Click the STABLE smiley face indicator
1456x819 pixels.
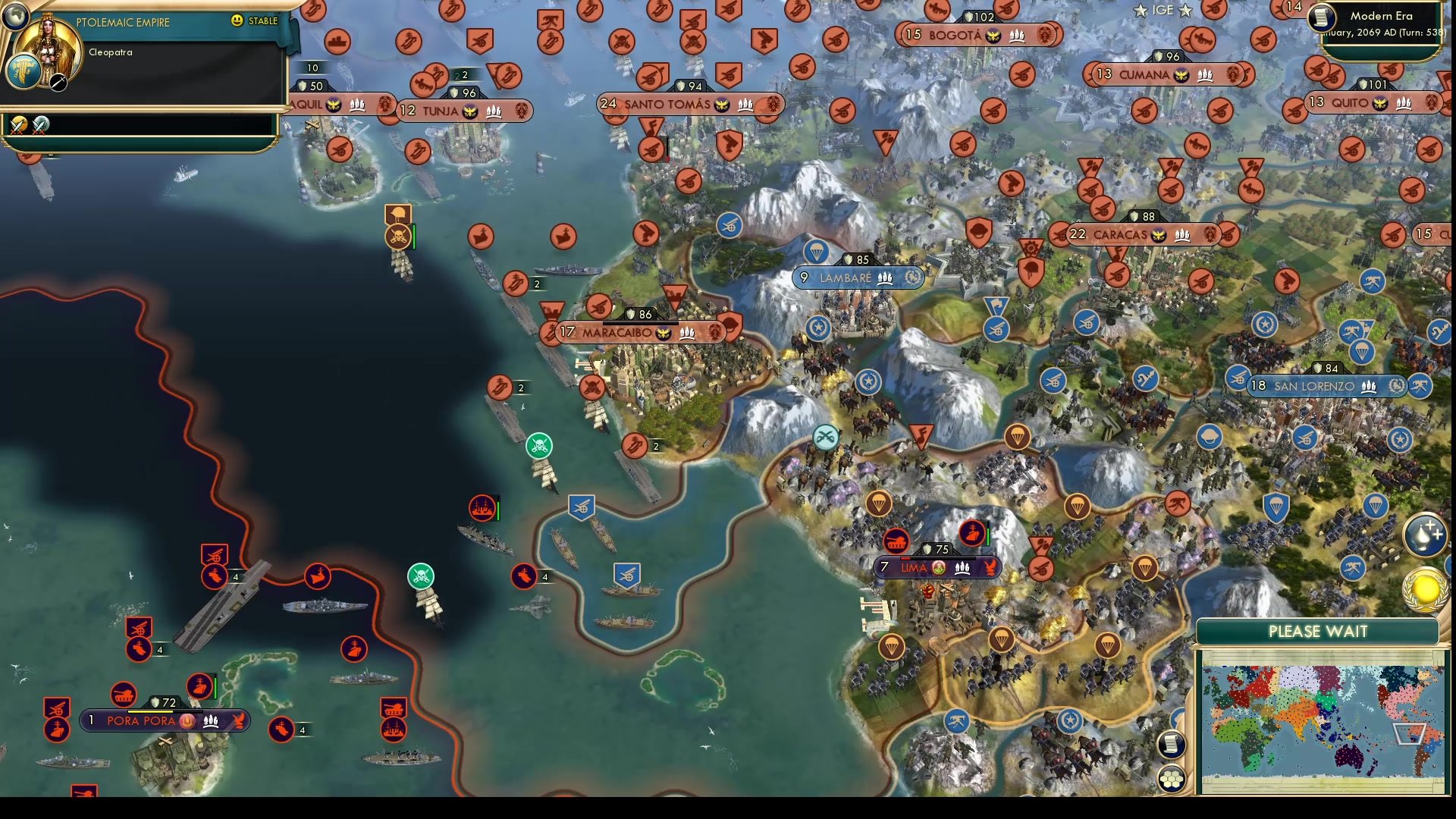[237, 22]
